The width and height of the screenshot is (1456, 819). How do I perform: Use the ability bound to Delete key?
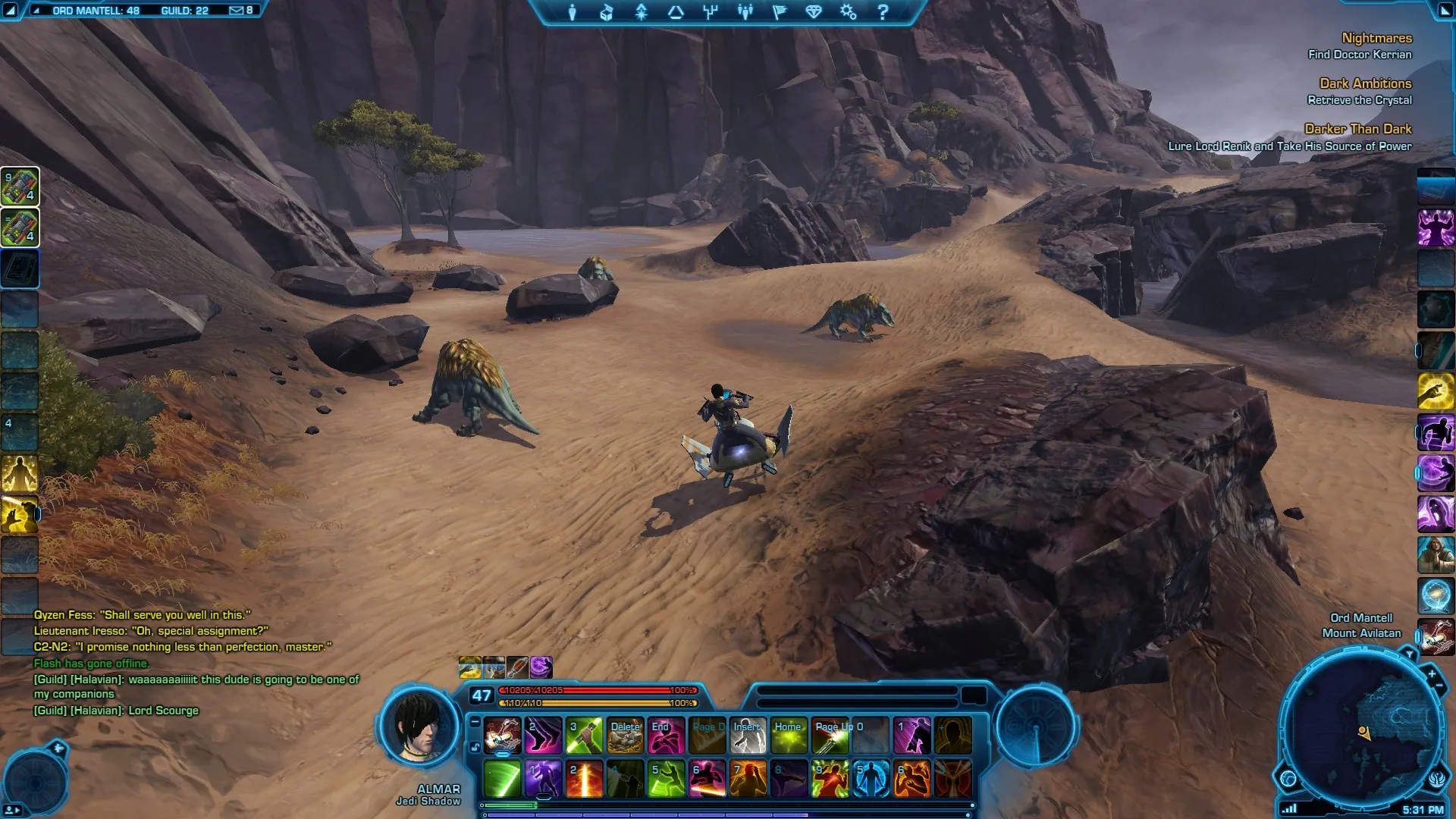coord(626,736)
